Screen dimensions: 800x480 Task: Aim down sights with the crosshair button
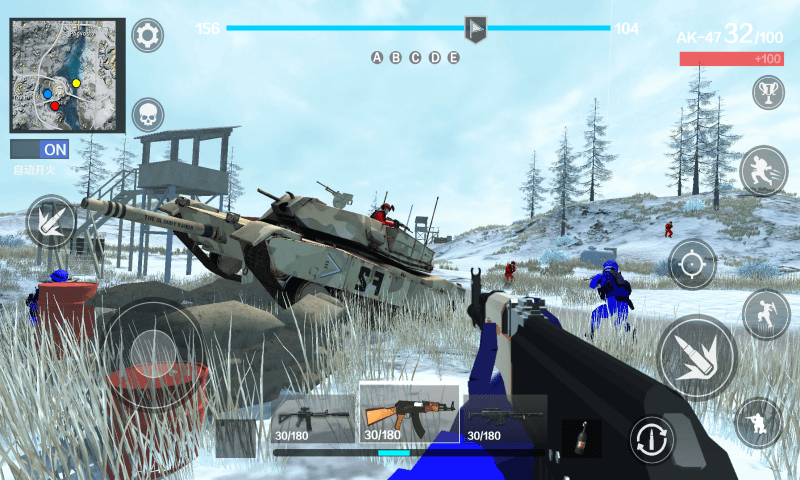(692, 264)
